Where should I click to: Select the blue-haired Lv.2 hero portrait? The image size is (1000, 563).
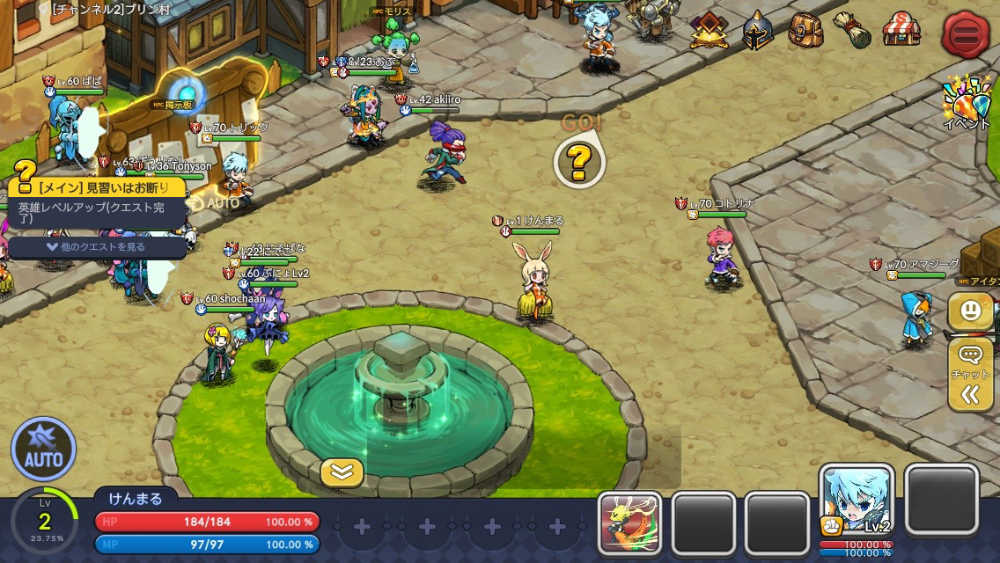tap(856, 500)
